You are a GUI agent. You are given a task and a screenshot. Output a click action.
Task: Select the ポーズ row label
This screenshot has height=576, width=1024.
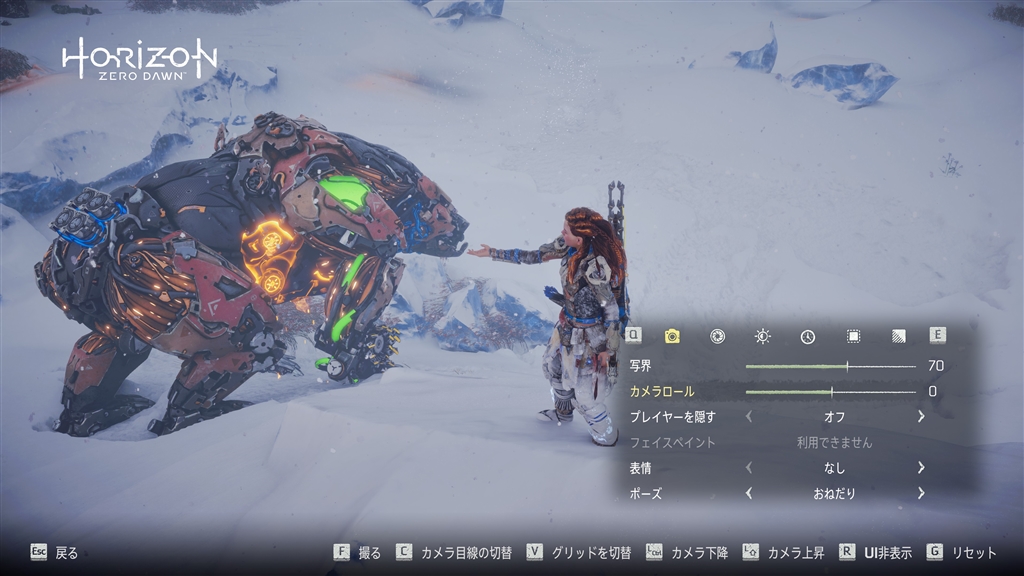(646, 493)
